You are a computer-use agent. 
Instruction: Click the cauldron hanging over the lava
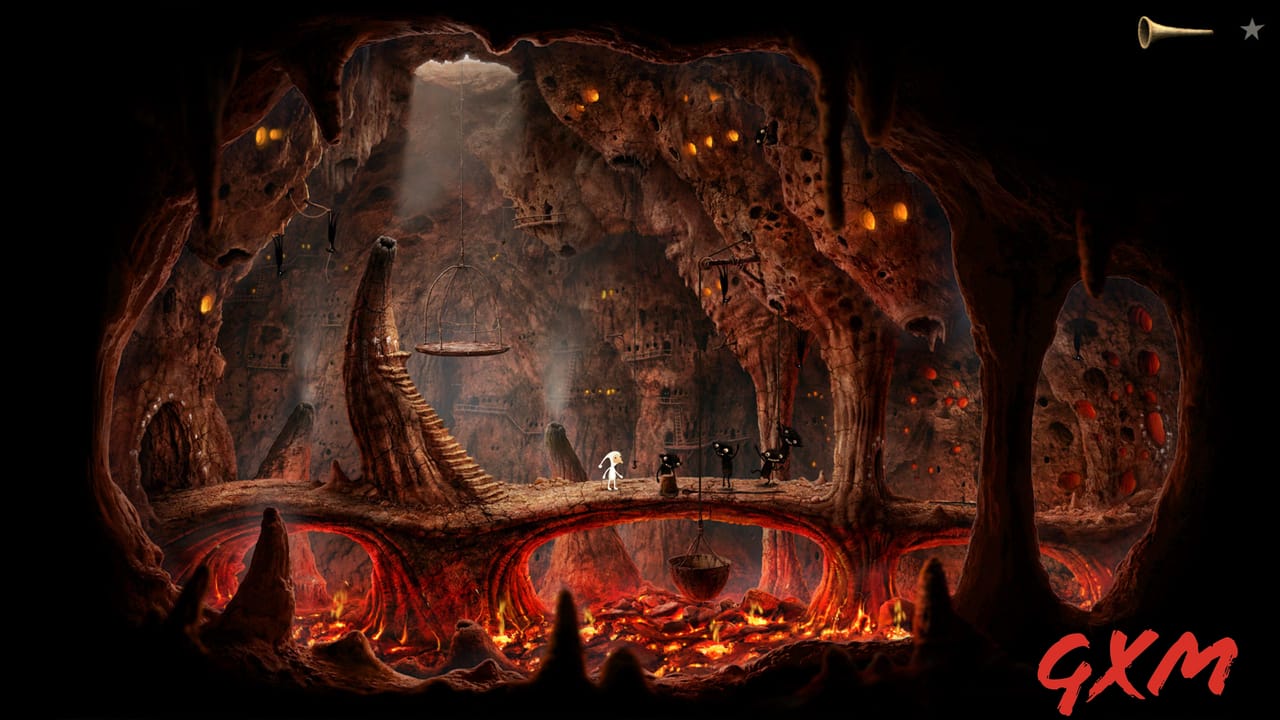click(700, 570)
